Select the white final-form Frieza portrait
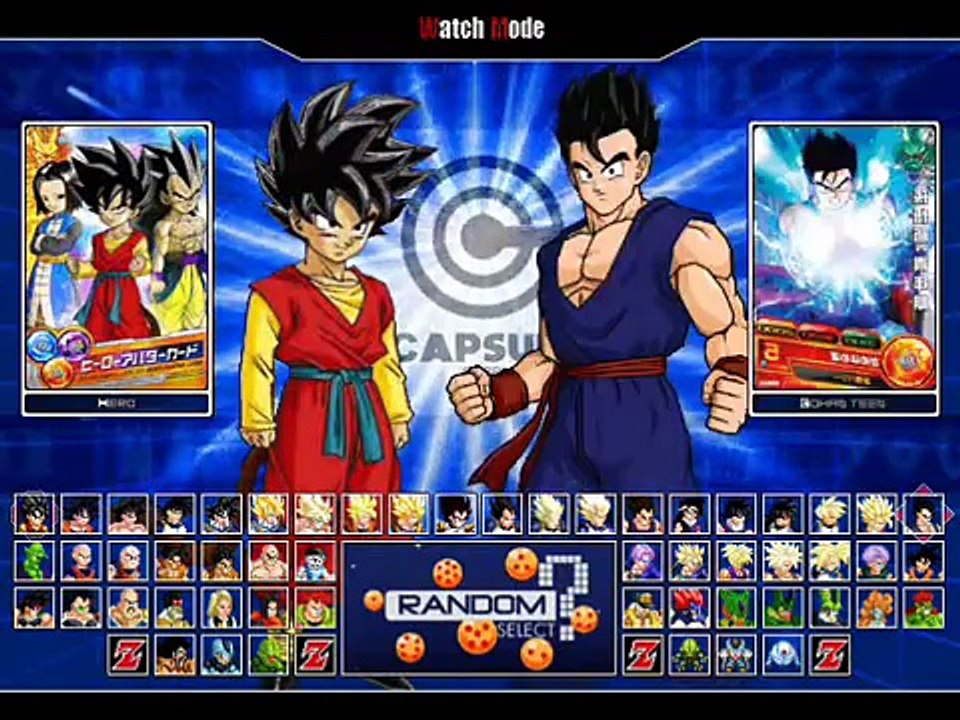 click(x=784, y=654)
